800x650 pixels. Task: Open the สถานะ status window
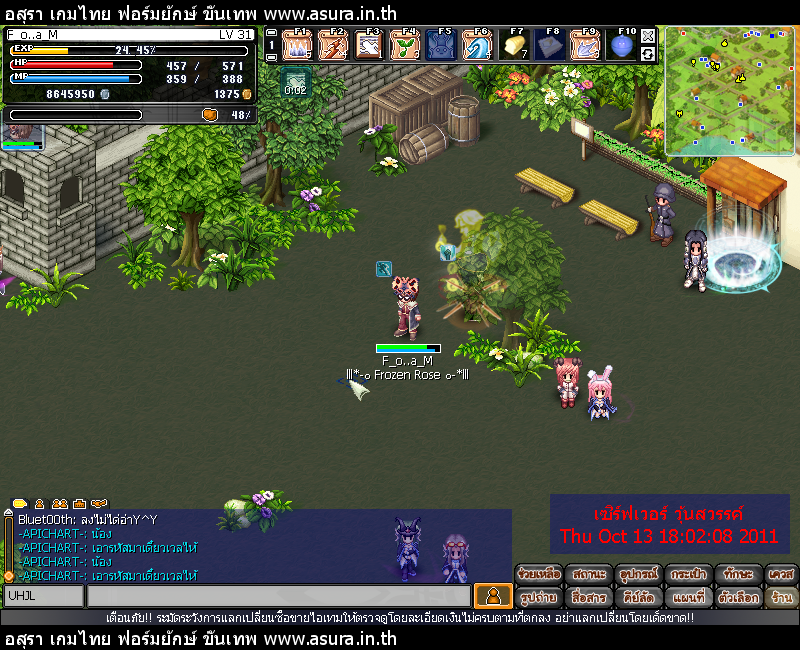click(590, 574)
